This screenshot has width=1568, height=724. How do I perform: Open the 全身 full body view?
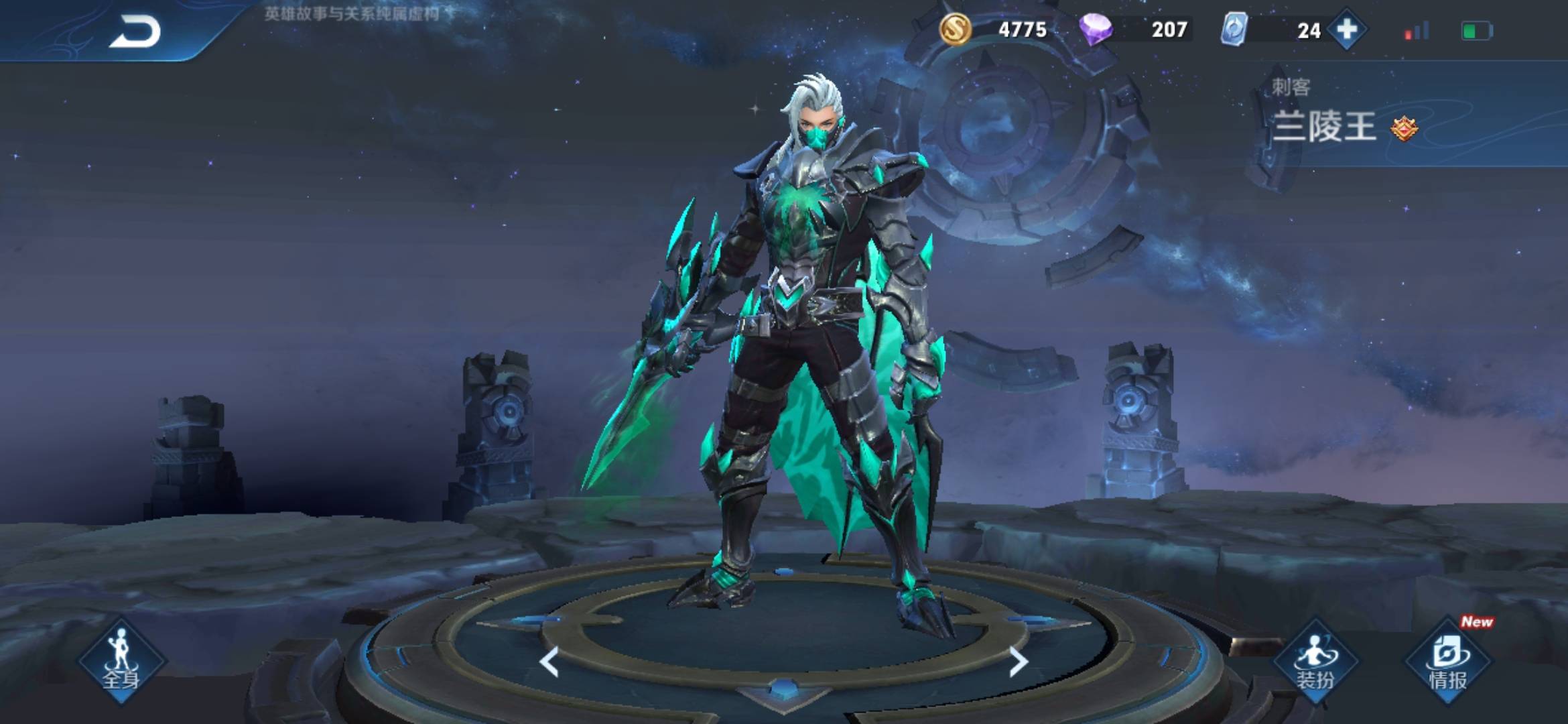click(x=121, y=662)
